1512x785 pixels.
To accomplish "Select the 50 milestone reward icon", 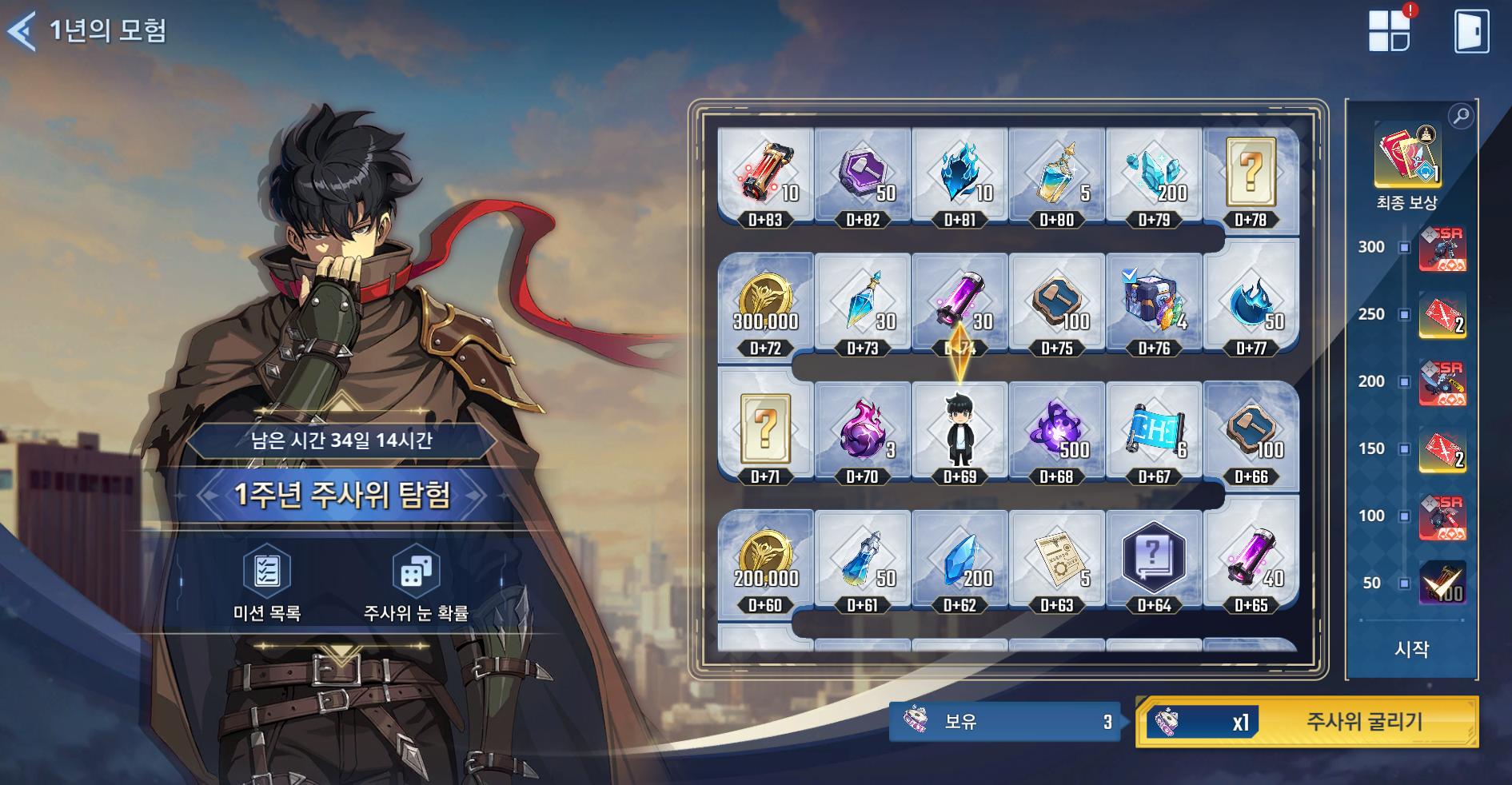I will [x=1442, y=583].
